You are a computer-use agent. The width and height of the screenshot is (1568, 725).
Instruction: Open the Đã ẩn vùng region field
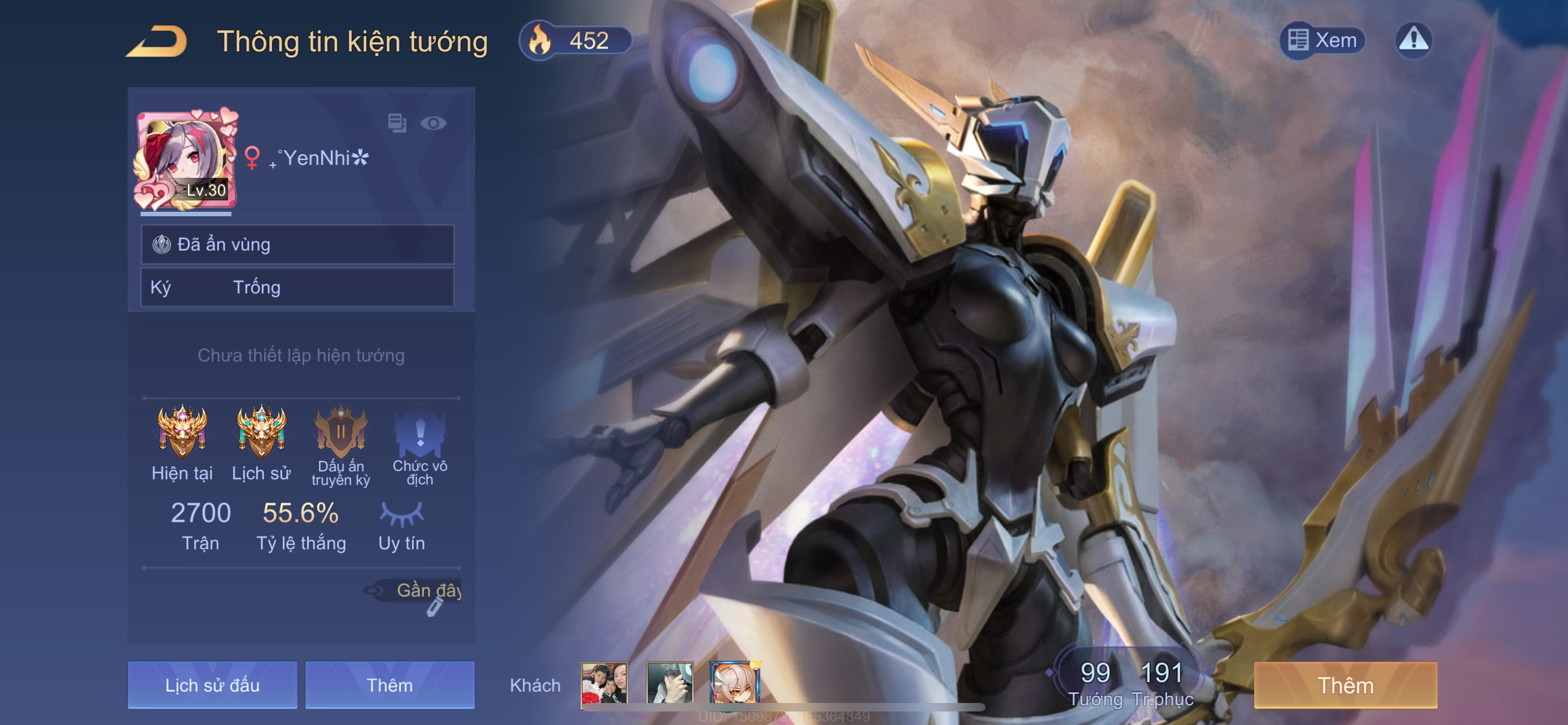pos(297,244)
